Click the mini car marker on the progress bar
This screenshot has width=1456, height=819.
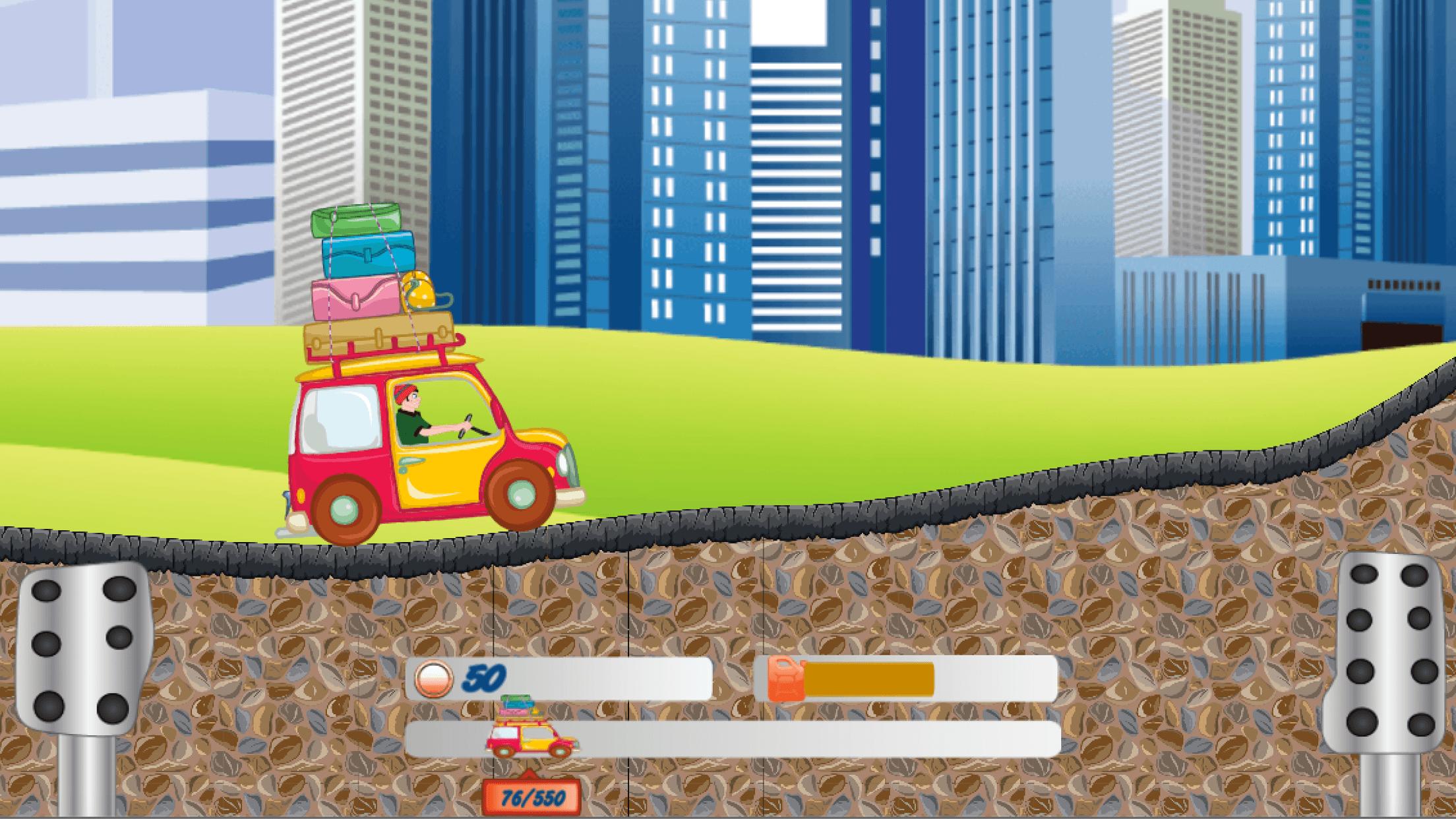[x=531, y=739]
